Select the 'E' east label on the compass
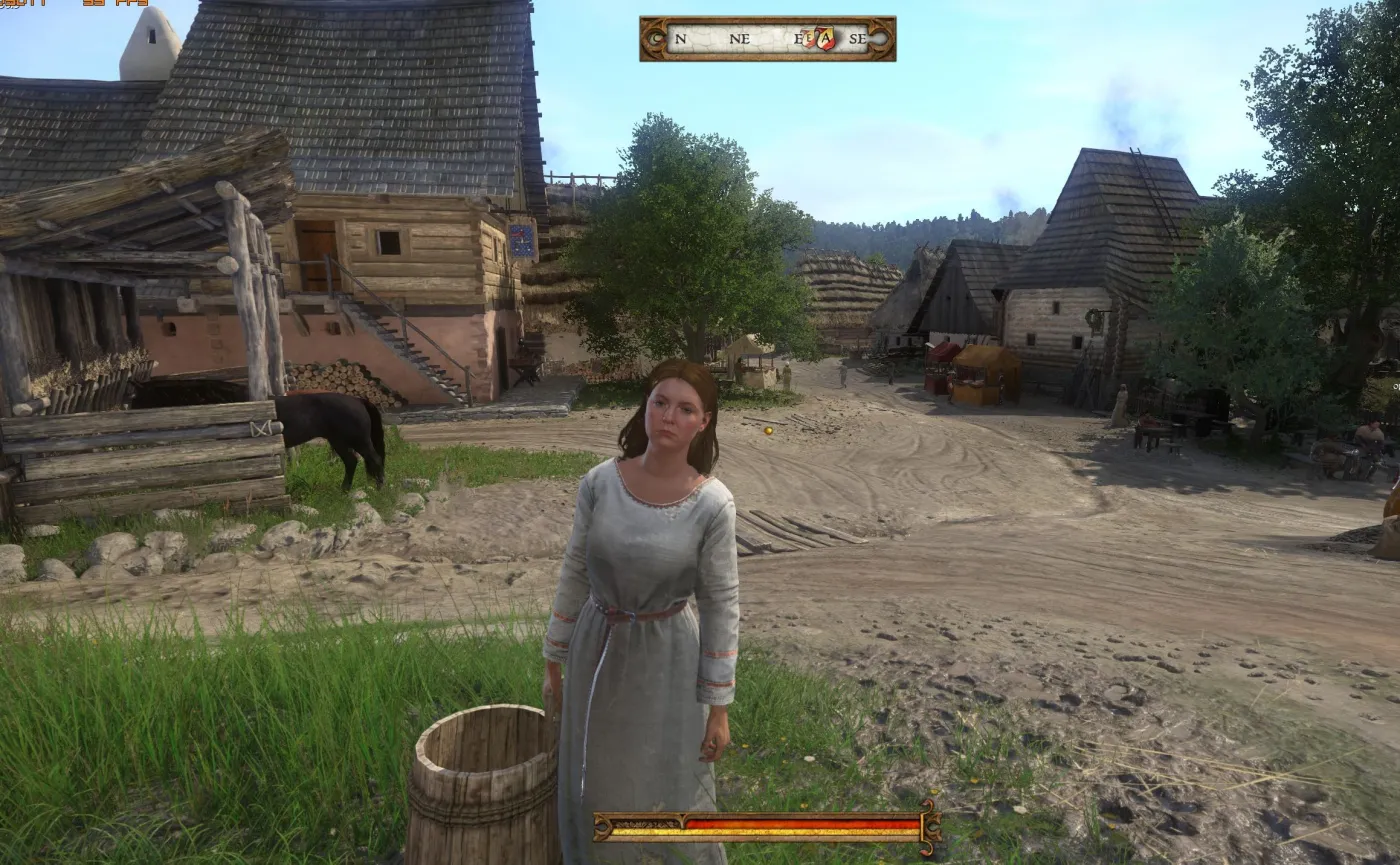Image resolution: width=1400 pixels, height=865 pixels. tap(799, 40)
